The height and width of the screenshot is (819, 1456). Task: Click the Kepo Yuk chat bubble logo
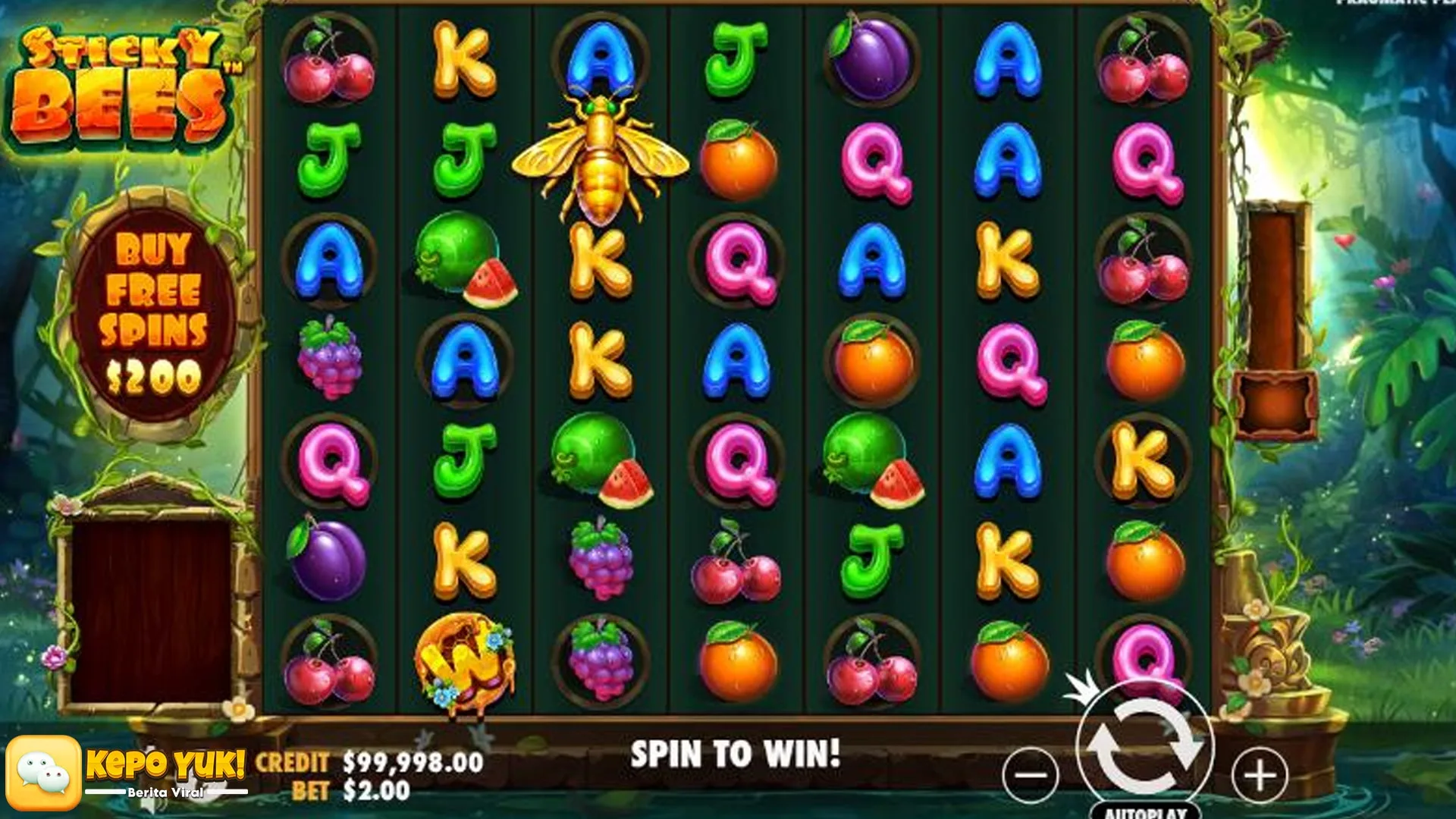[43, 773]
